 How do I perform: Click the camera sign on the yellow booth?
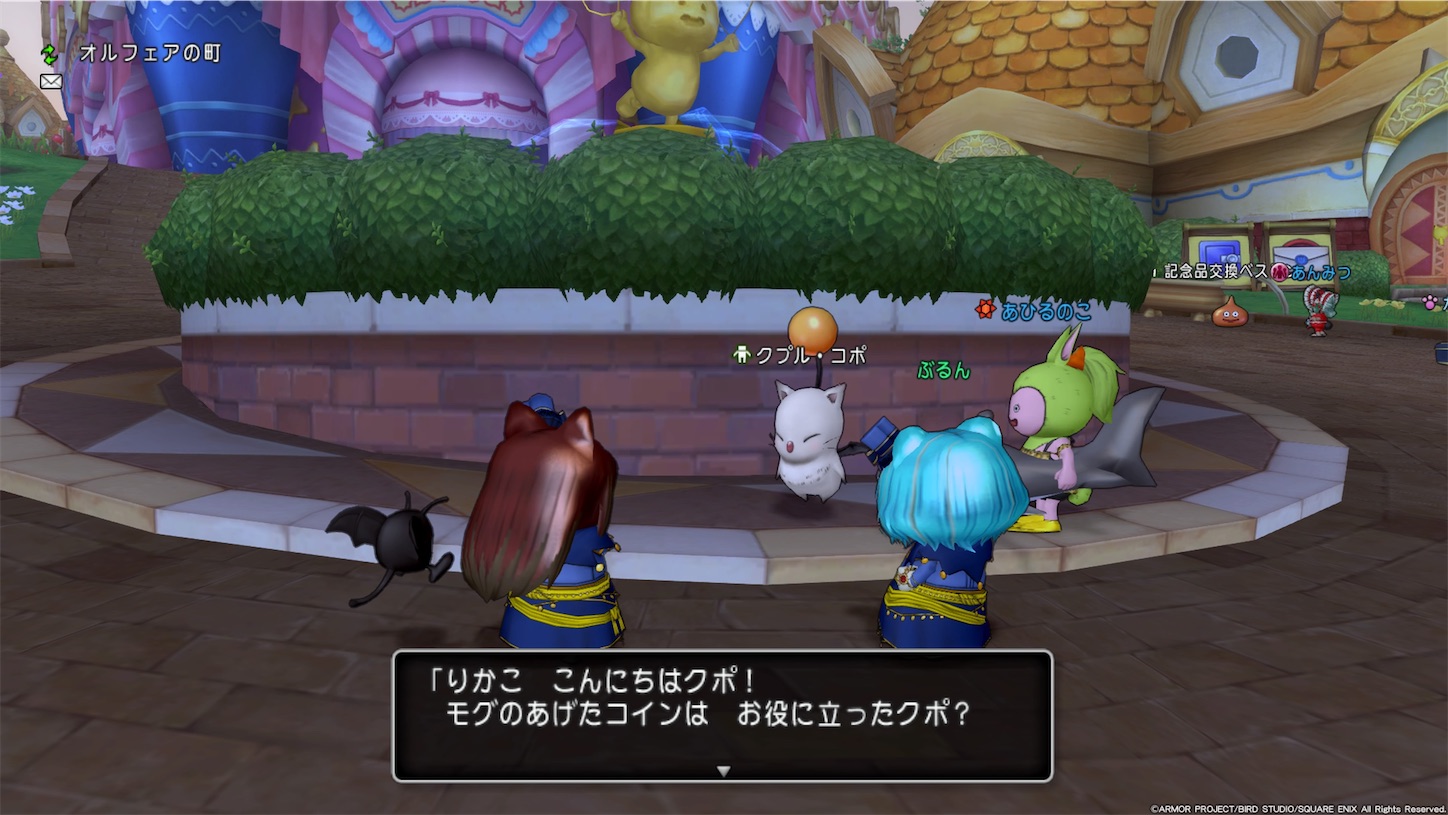1218,252
